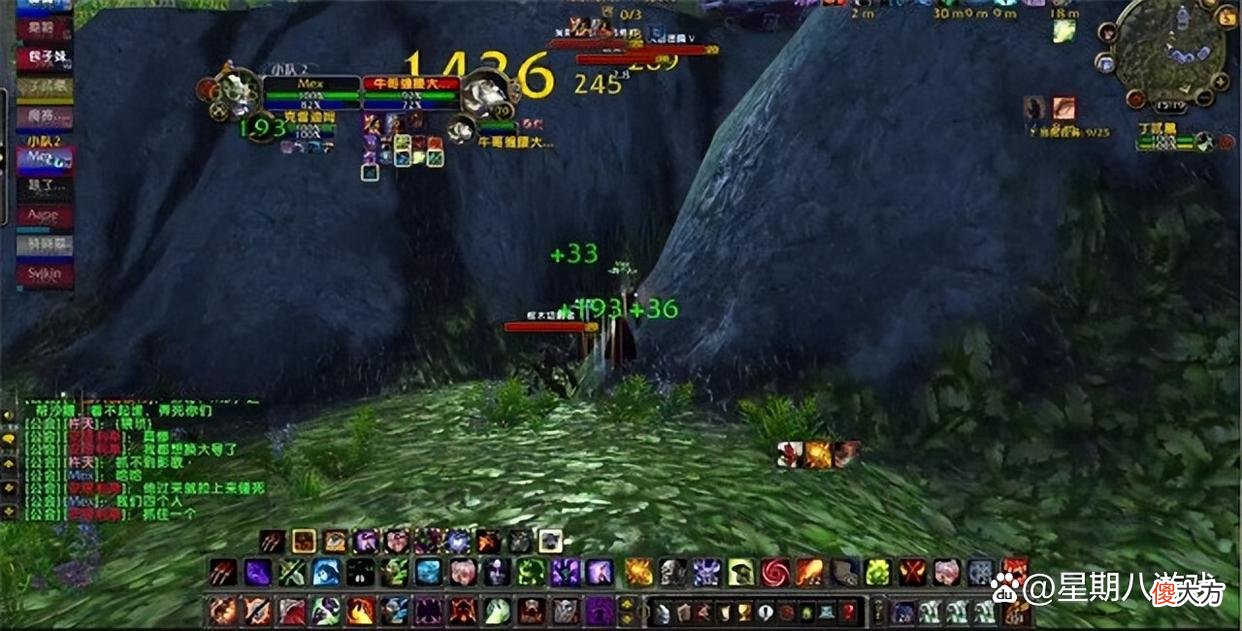Open the red question mark help button
The image size is (1242, 631).
click(x=848, y=610)
